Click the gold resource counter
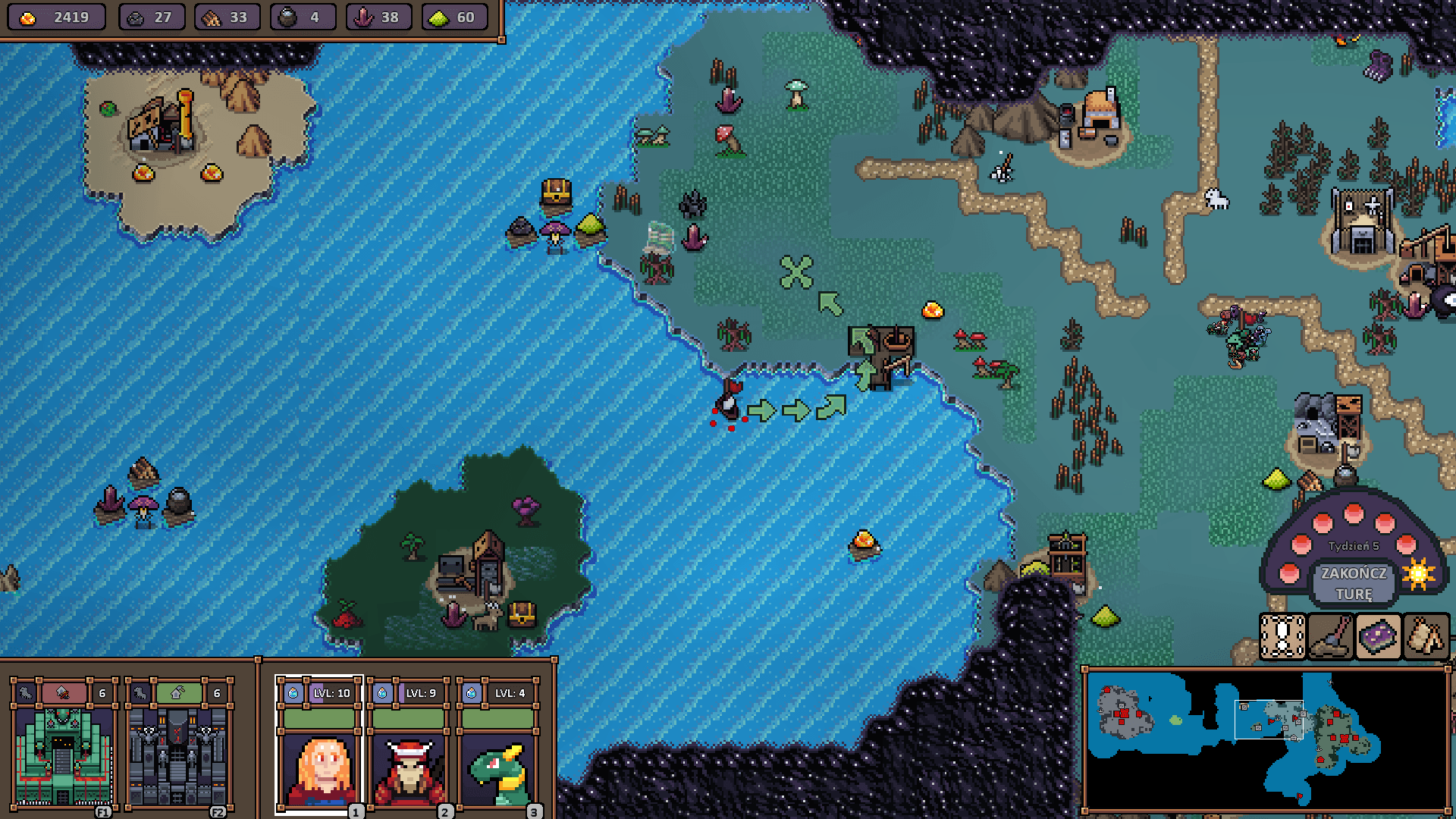 click(56, 17)
